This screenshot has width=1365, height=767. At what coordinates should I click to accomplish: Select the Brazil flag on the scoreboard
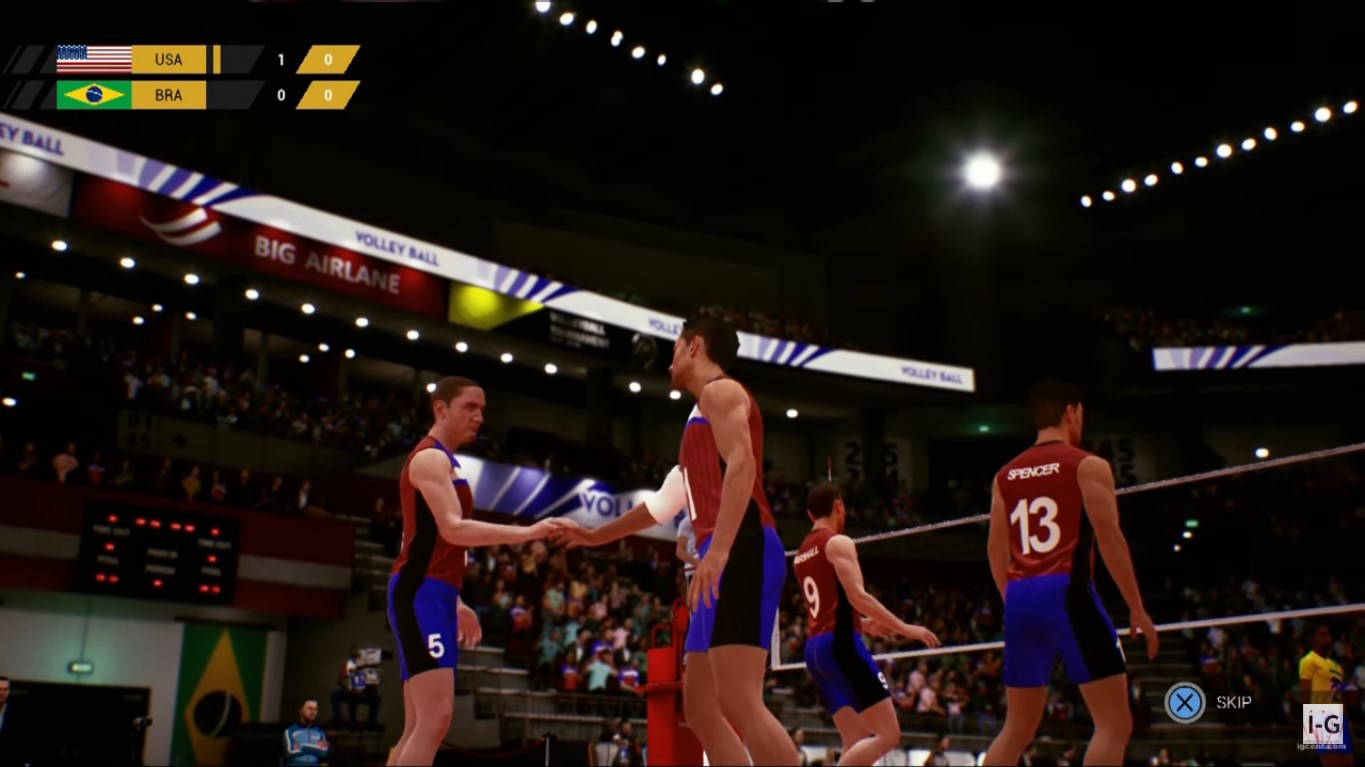pos(93,96)
